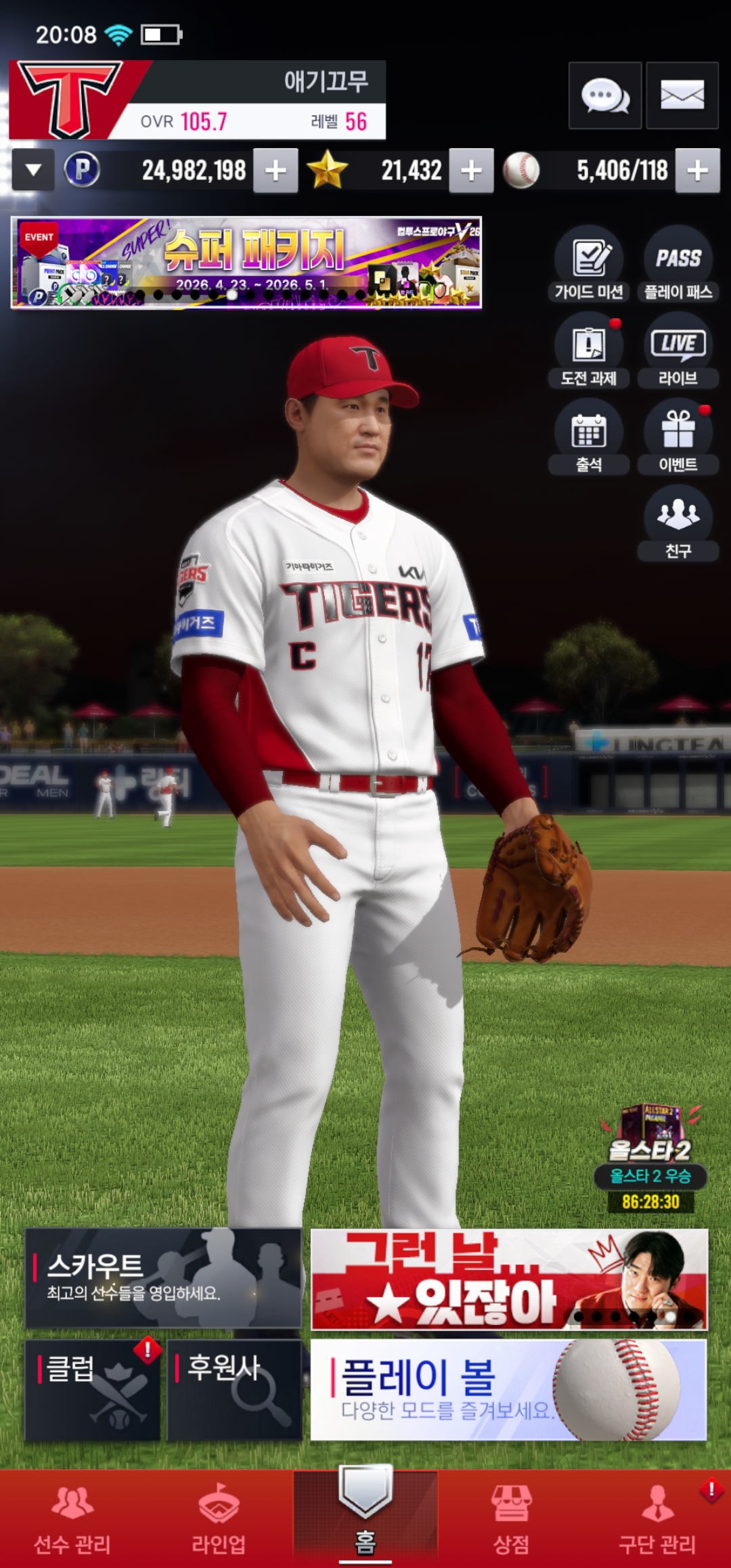This screenshot has width=731, height=1568.
Task: Open 도전 과제 challenges
Action: [589, 350]
